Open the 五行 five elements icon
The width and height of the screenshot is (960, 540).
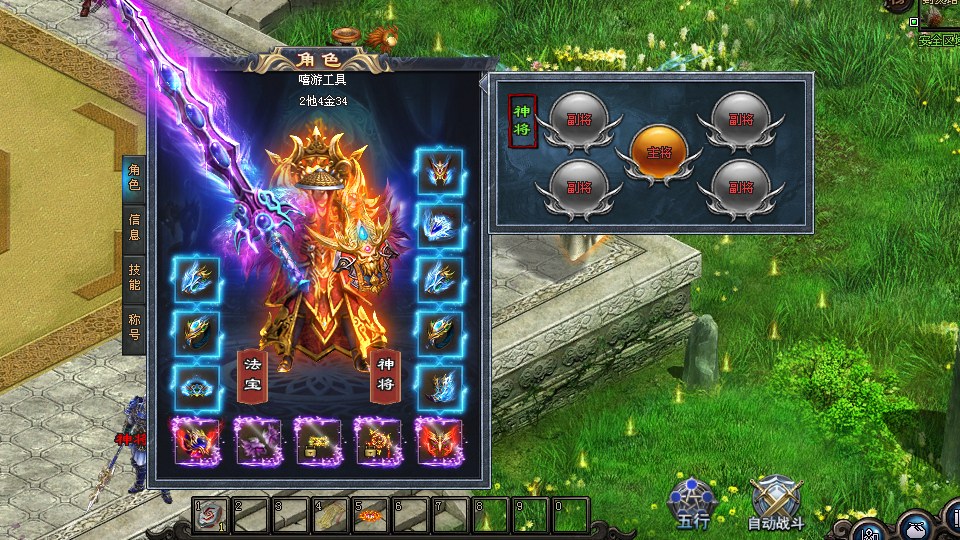(691, 498)
